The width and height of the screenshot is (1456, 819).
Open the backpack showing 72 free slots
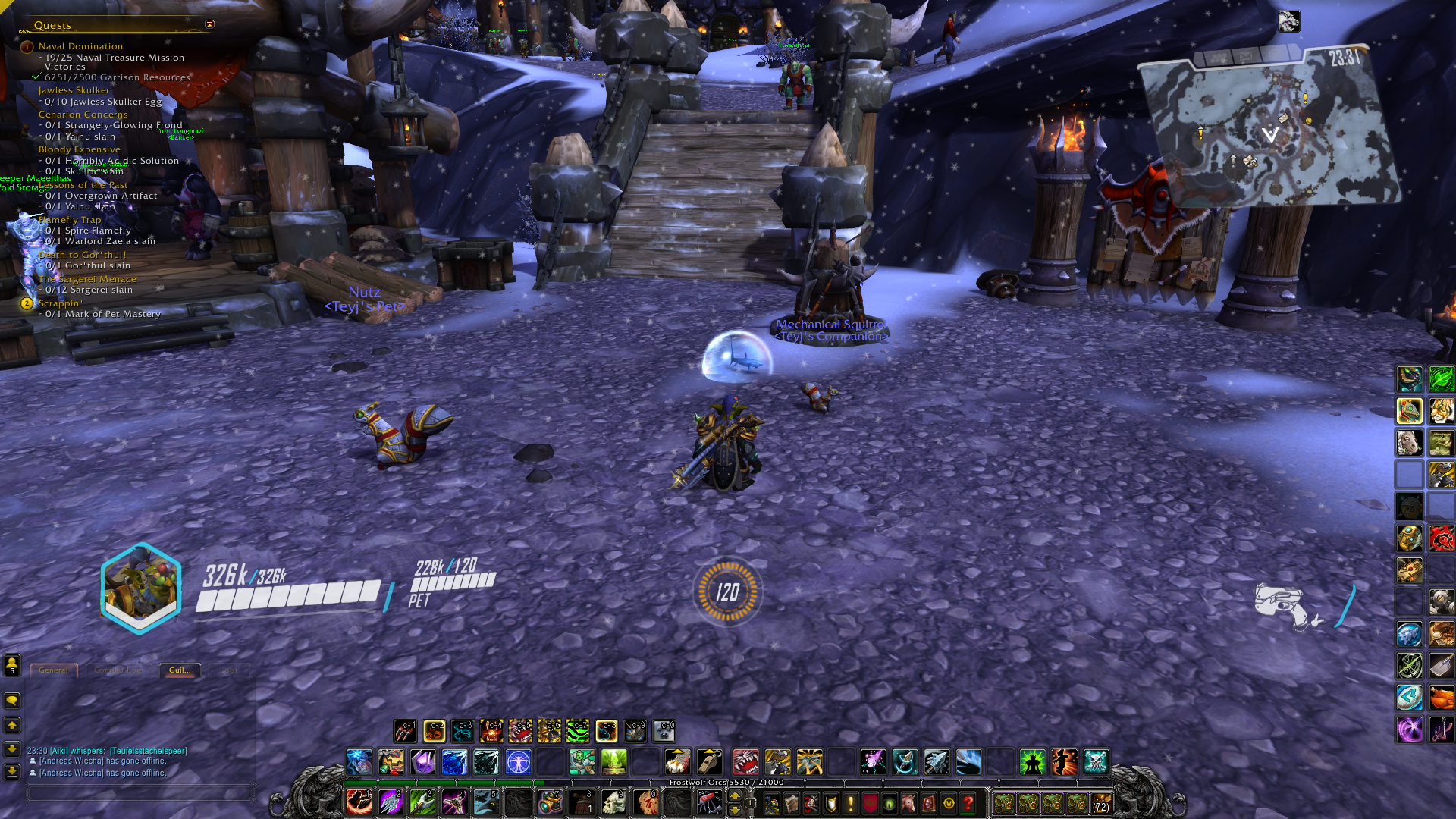1100,803
